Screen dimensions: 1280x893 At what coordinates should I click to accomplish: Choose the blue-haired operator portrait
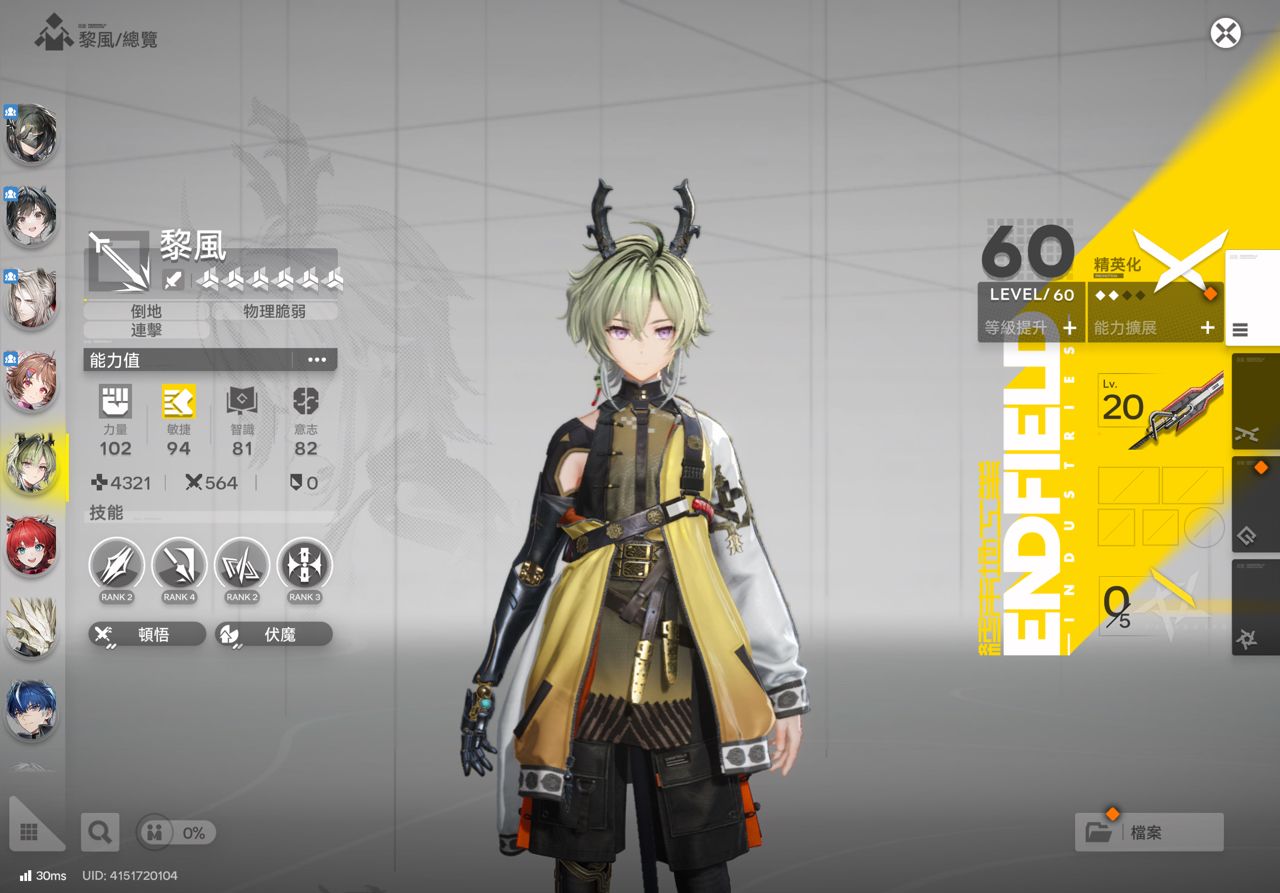31,709
